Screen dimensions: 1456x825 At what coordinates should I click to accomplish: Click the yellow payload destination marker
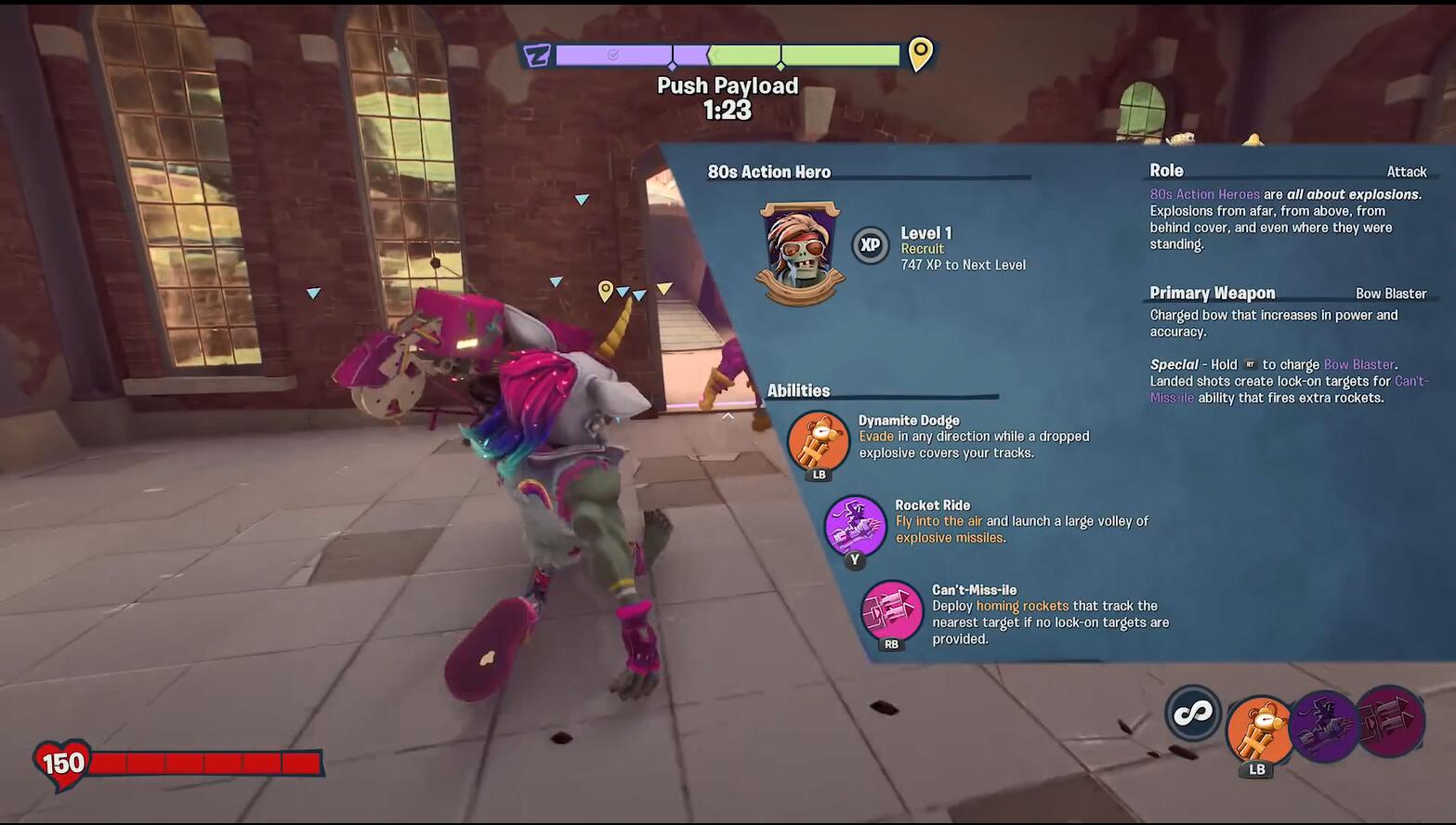(920, 54)
